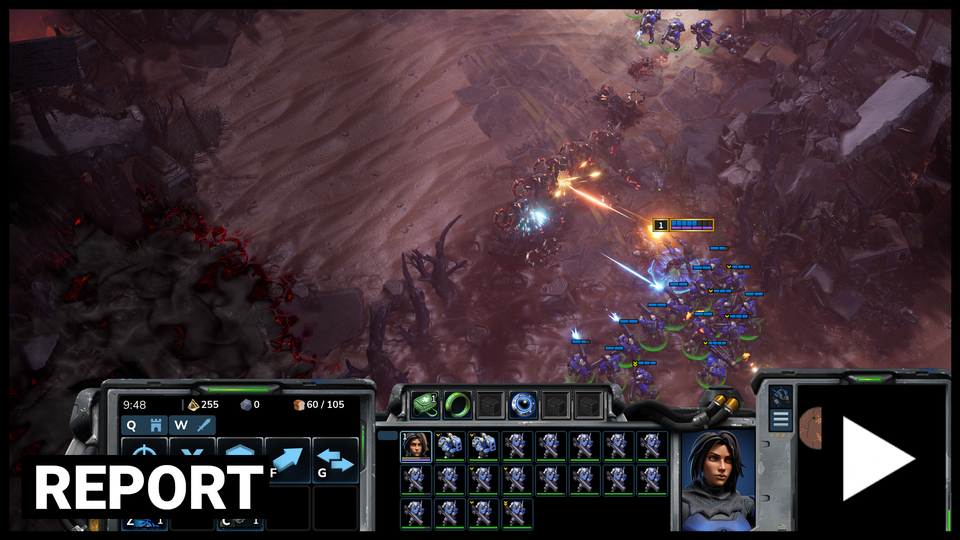Click the small unit icon above the menu button
The height and width of the screenshot is (540, 960).
781,395
